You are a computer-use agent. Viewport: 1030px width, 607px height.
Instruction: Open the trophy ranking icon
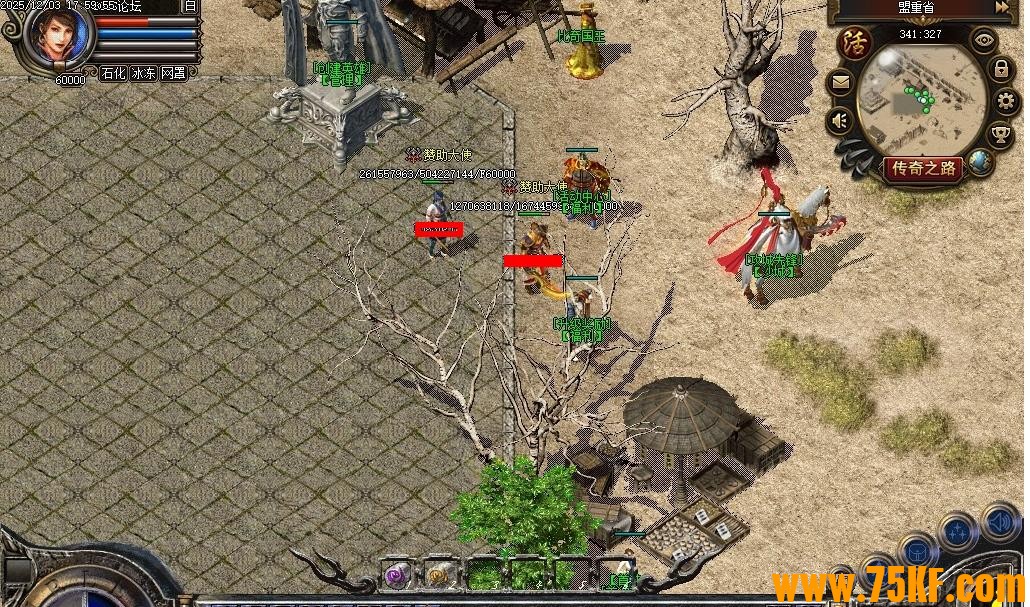click(x=1000, y=134)
